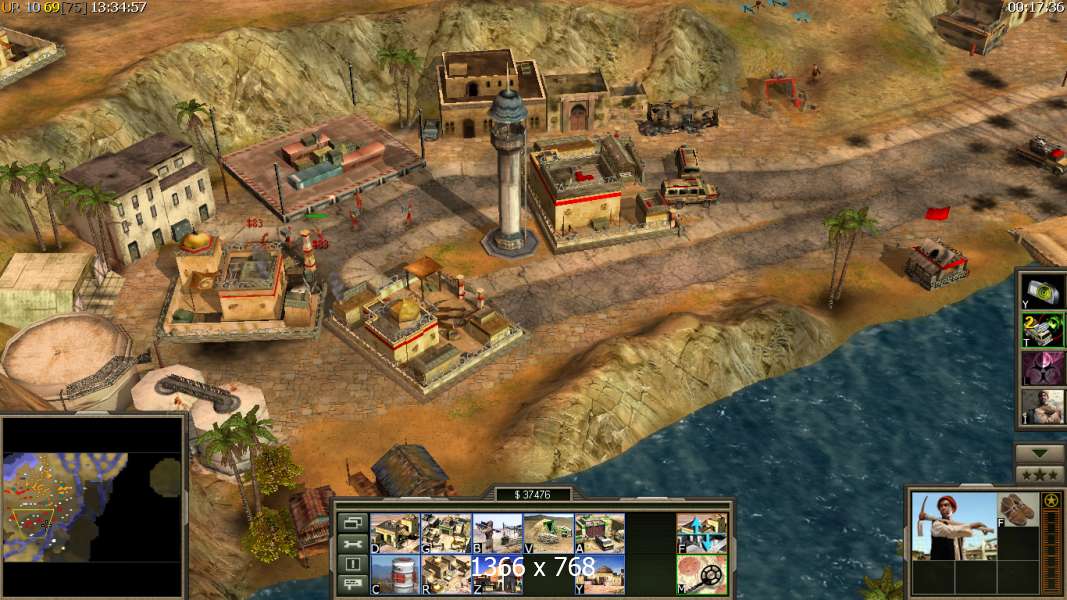Viewport: 1067px width, 600px height.
Task: Trigger the purple biohazard general power
Action: (1042, 368)
